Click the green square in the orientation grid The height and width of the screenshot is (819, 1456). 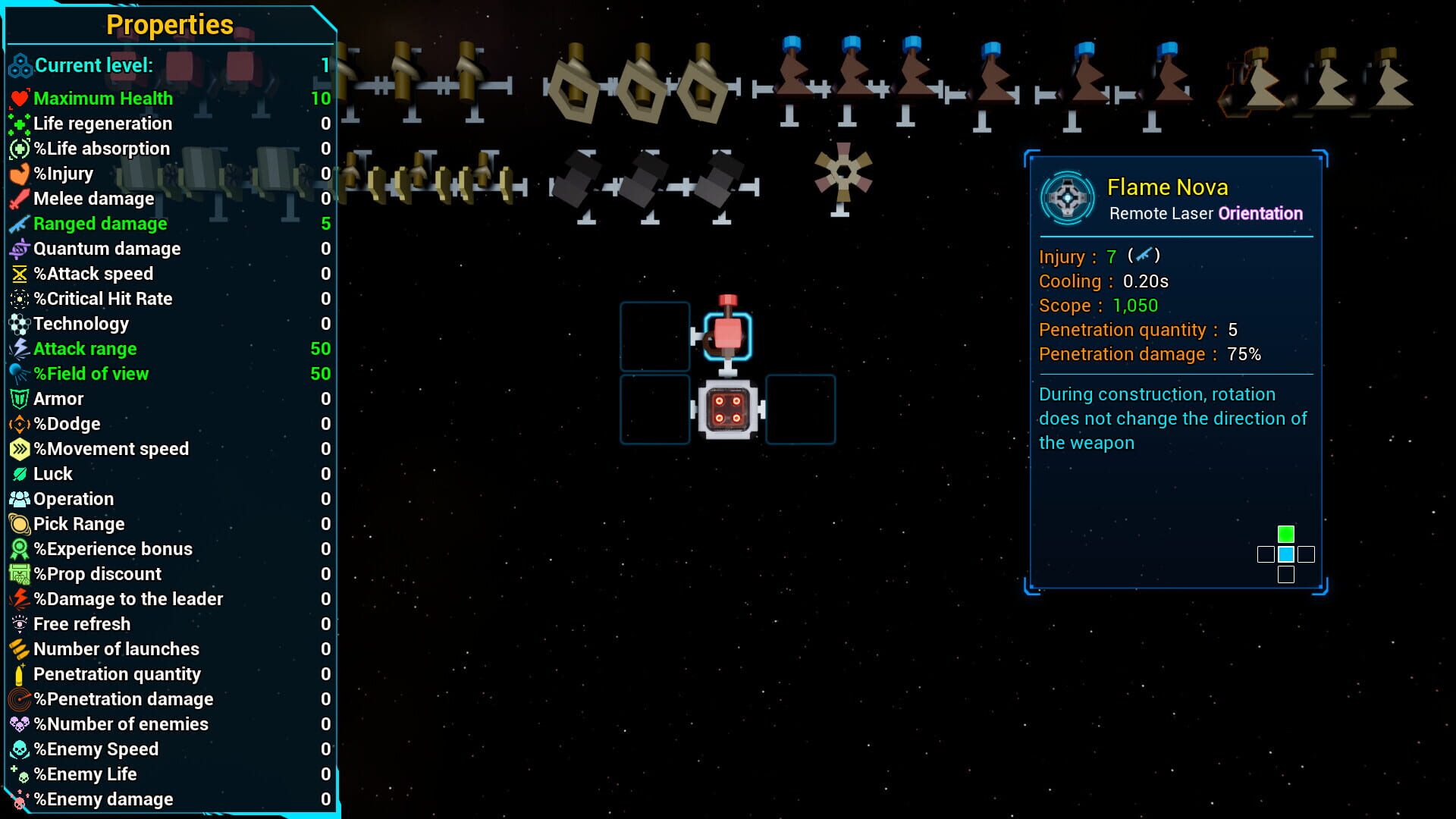[1285, 533]
